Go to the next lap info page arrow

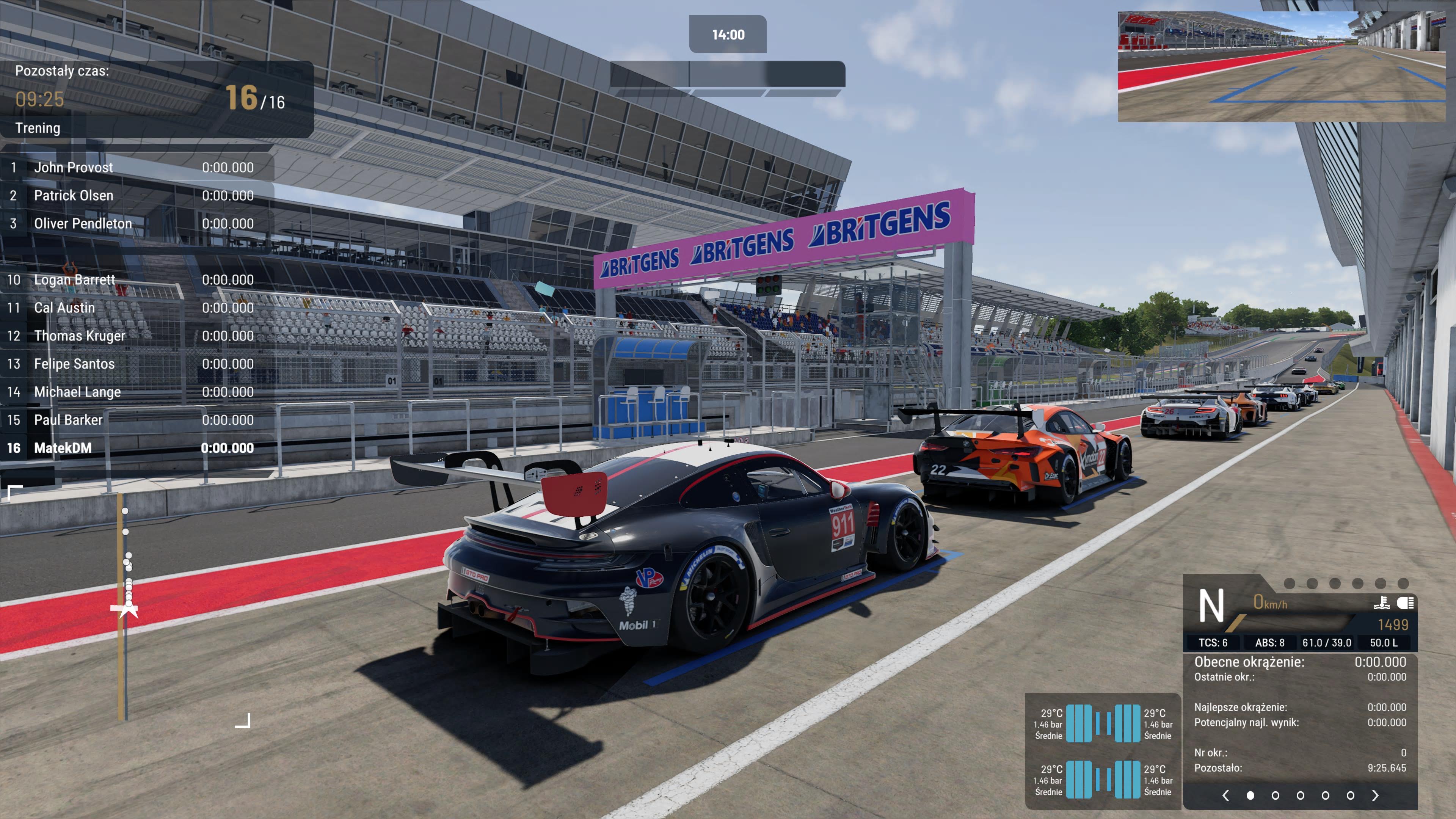point(1375,795)
